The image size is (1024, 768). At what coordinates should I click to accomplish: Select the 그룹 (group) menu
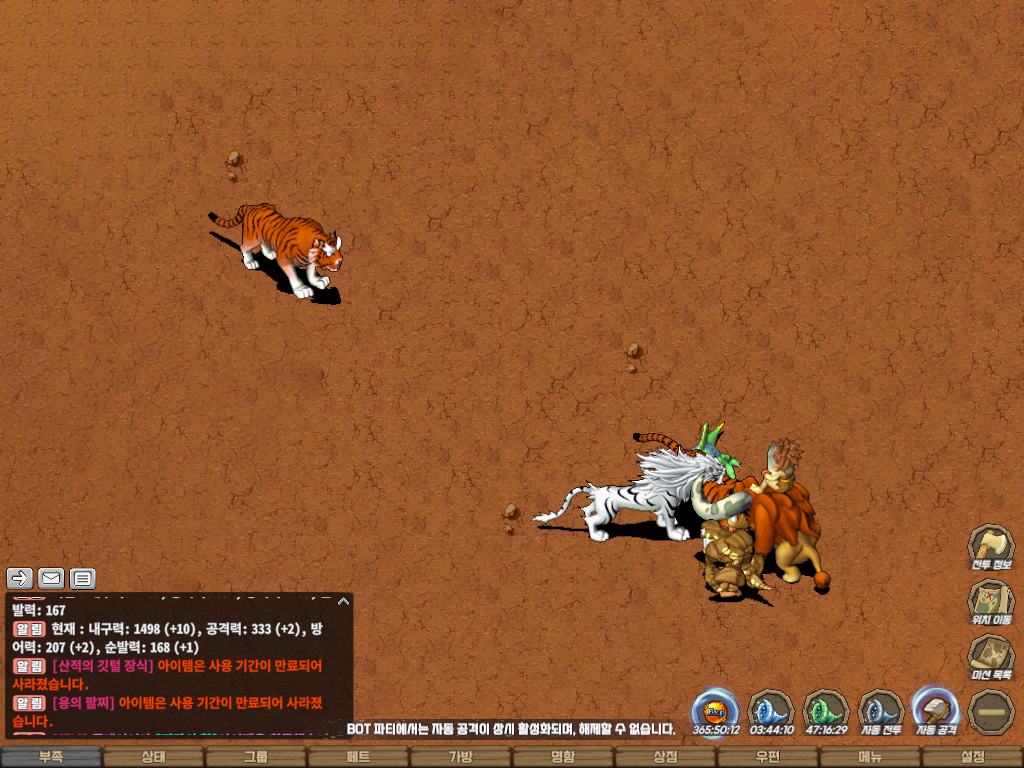[x=256, y=757]
